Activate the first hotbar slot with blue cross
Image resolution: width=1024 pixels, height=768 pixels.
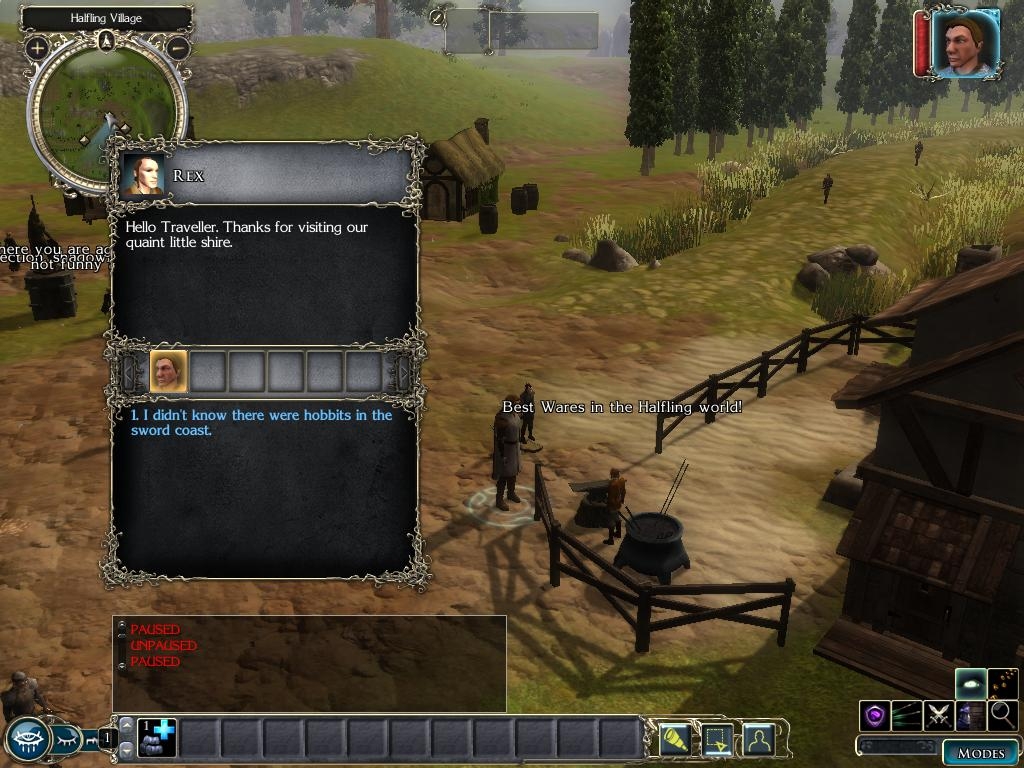(x=157, y=737)
